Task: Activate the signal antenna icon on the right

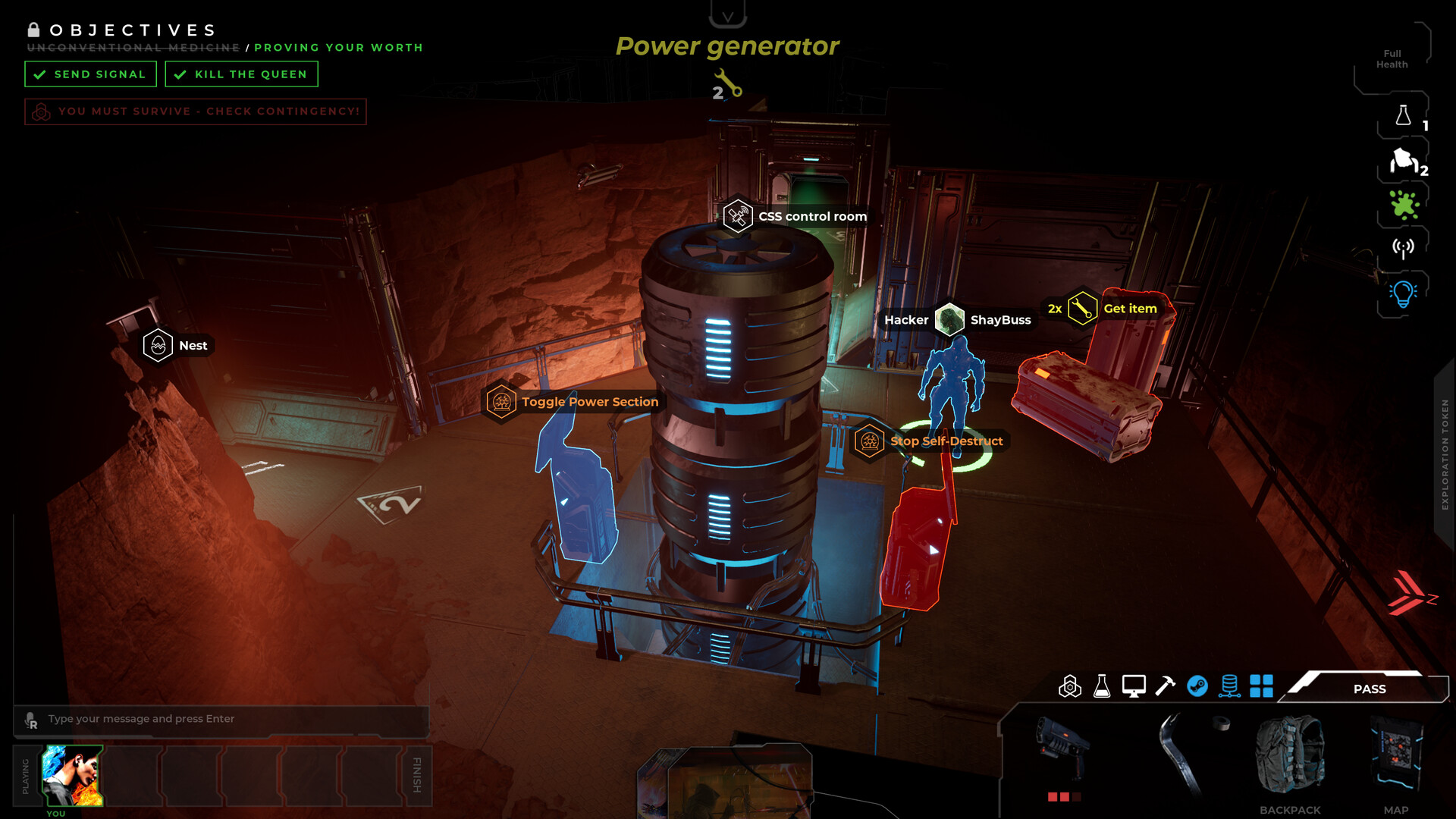Action: (x=1404, y=246)
